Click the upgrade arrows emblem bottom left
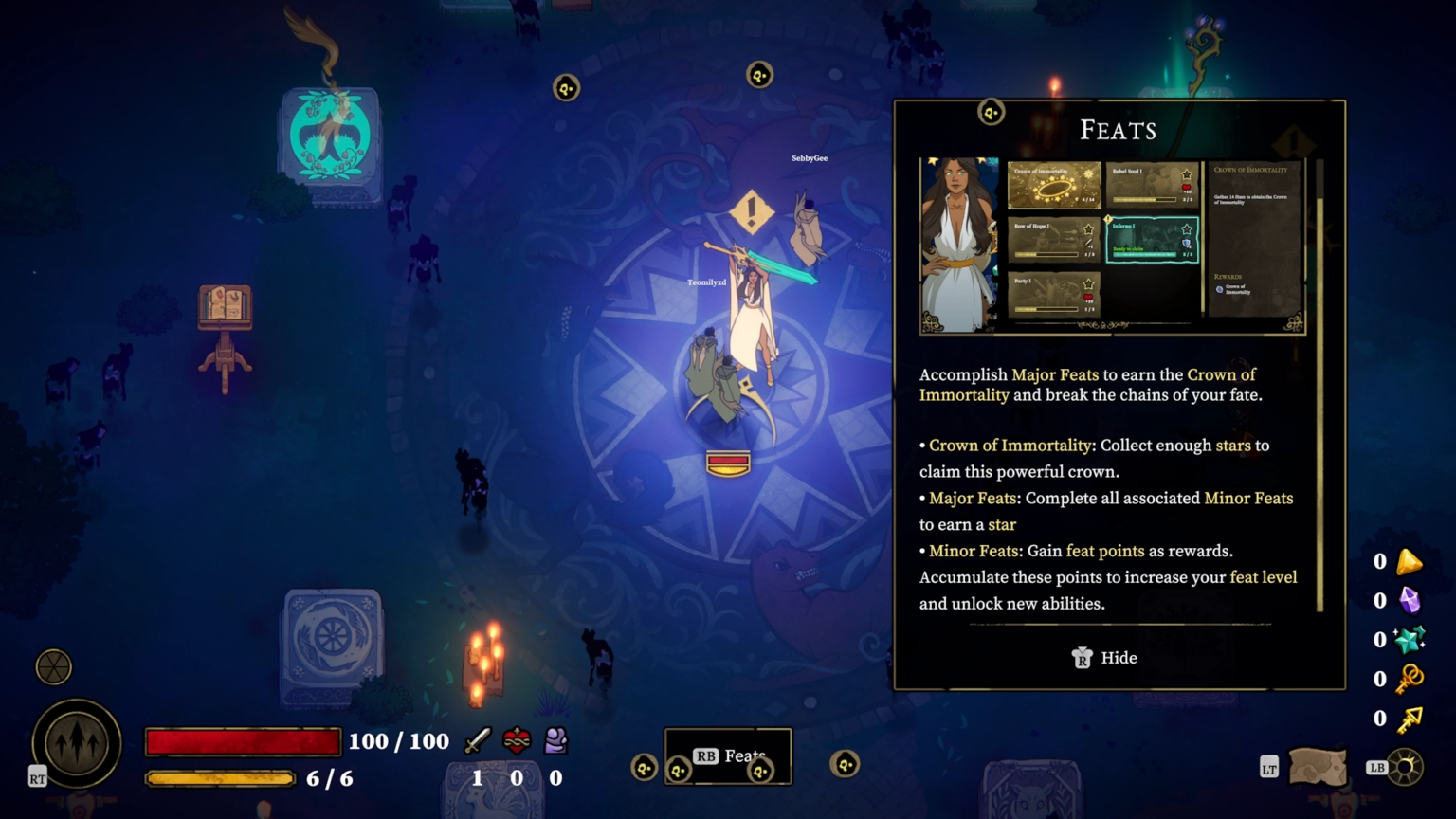Viewport: 1456px width, 819px height. [75, 742]
